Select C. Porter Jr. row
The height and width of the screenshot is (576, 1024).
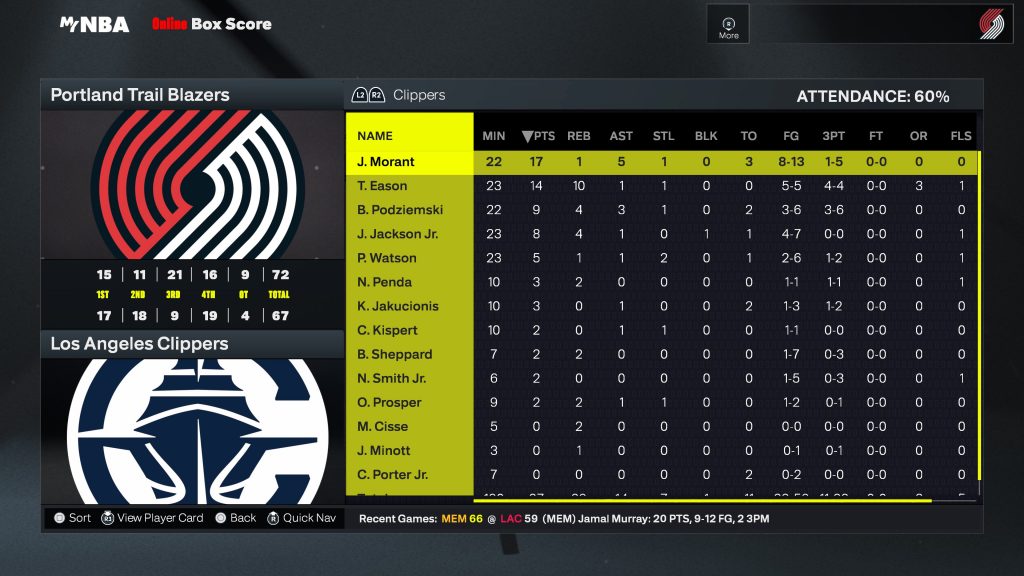392,474
